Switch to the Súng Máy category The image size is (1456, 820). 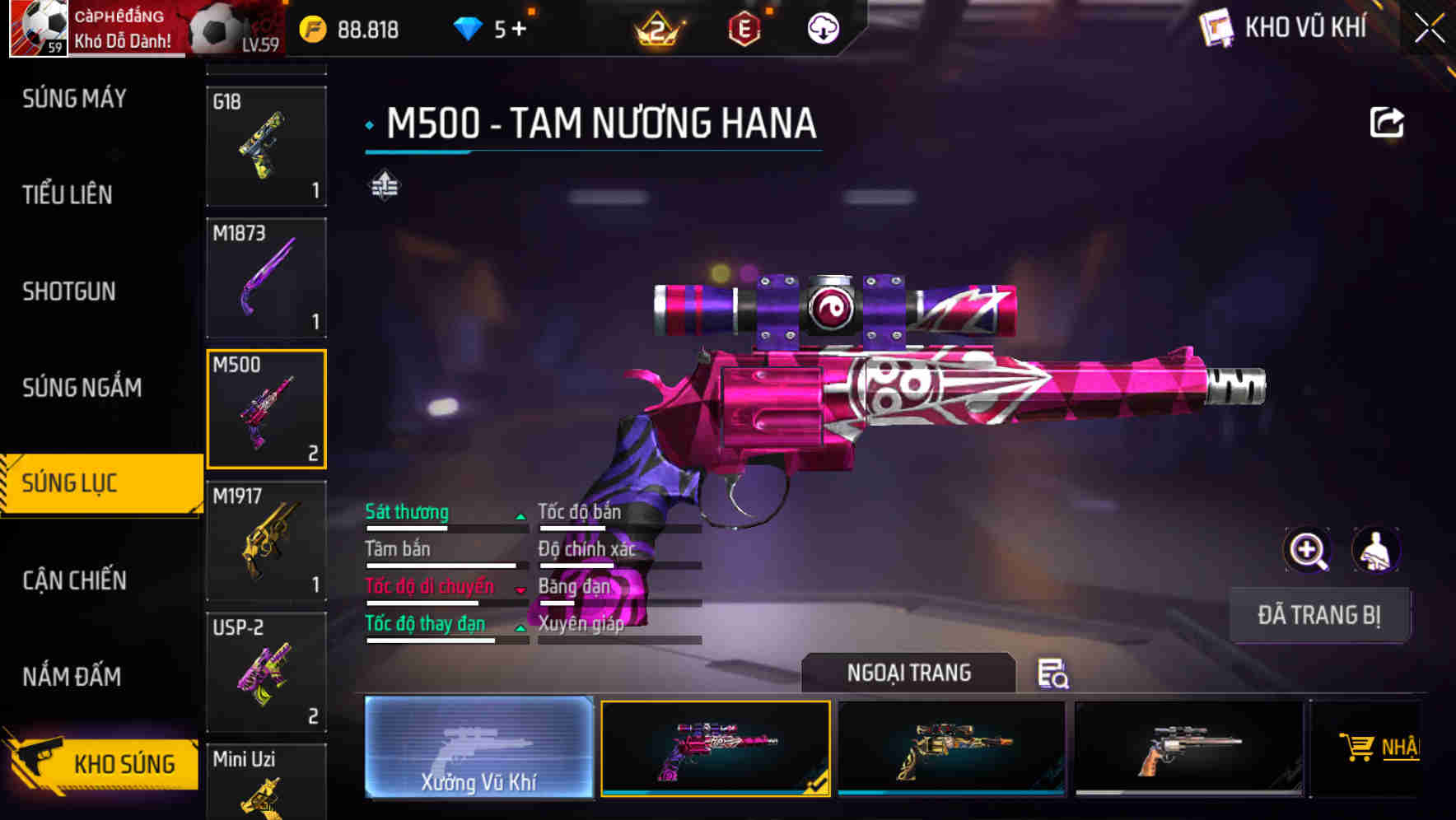point(74,99)
